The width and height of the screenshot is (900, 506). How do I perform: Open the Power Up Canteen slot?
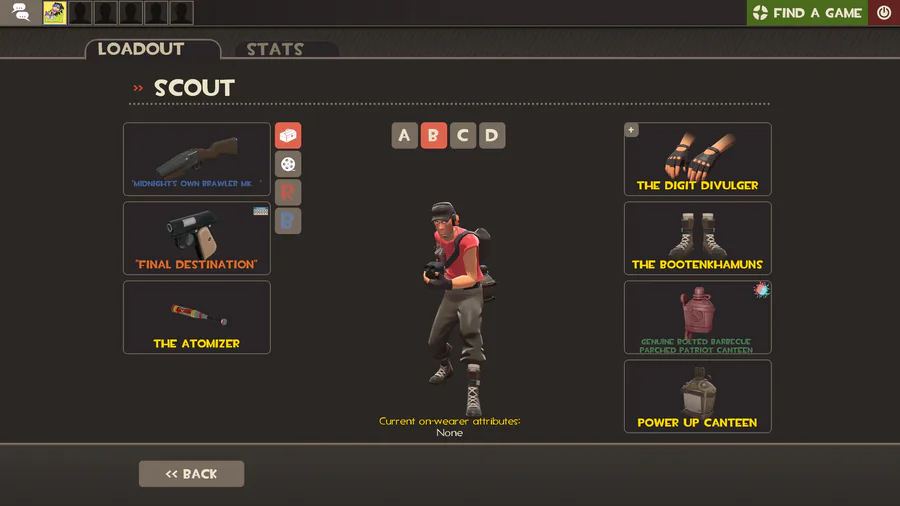click(697, 396)
